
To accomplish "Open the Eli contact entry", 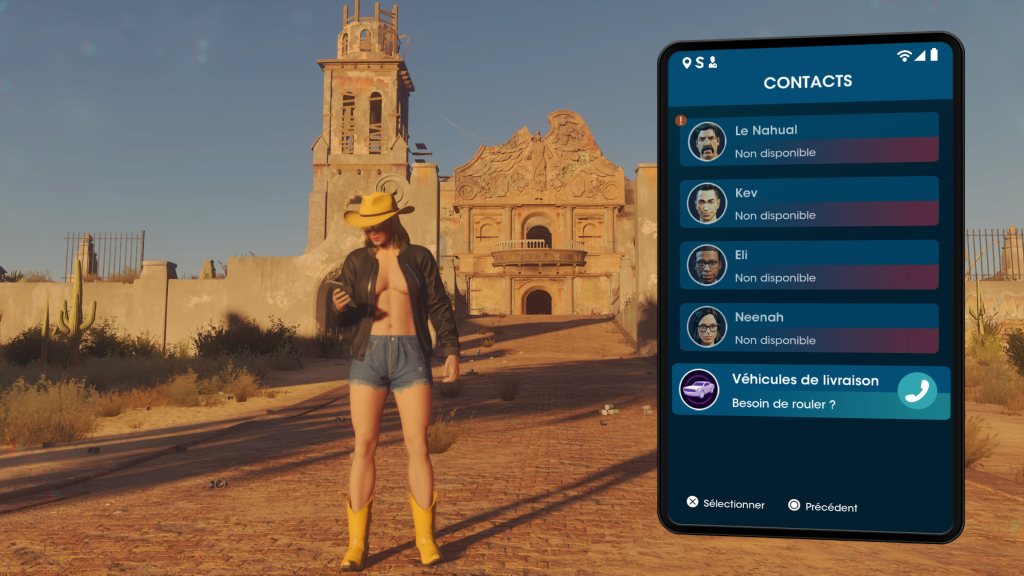I will pos(810,265).
